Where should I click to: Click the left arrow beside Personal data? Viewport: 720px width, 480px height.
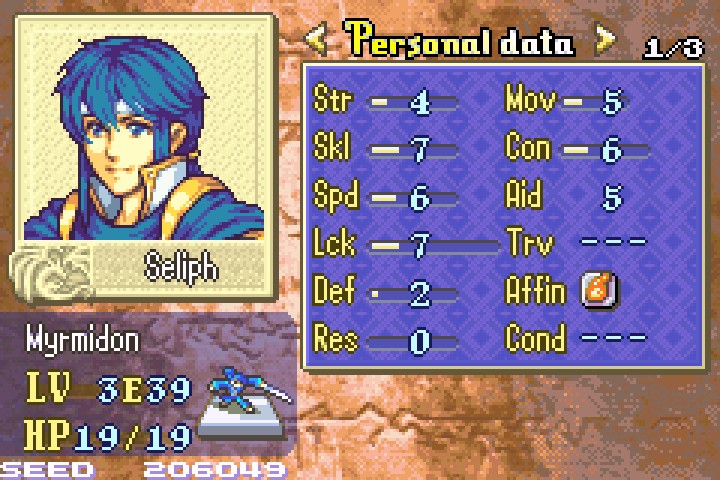317,41
